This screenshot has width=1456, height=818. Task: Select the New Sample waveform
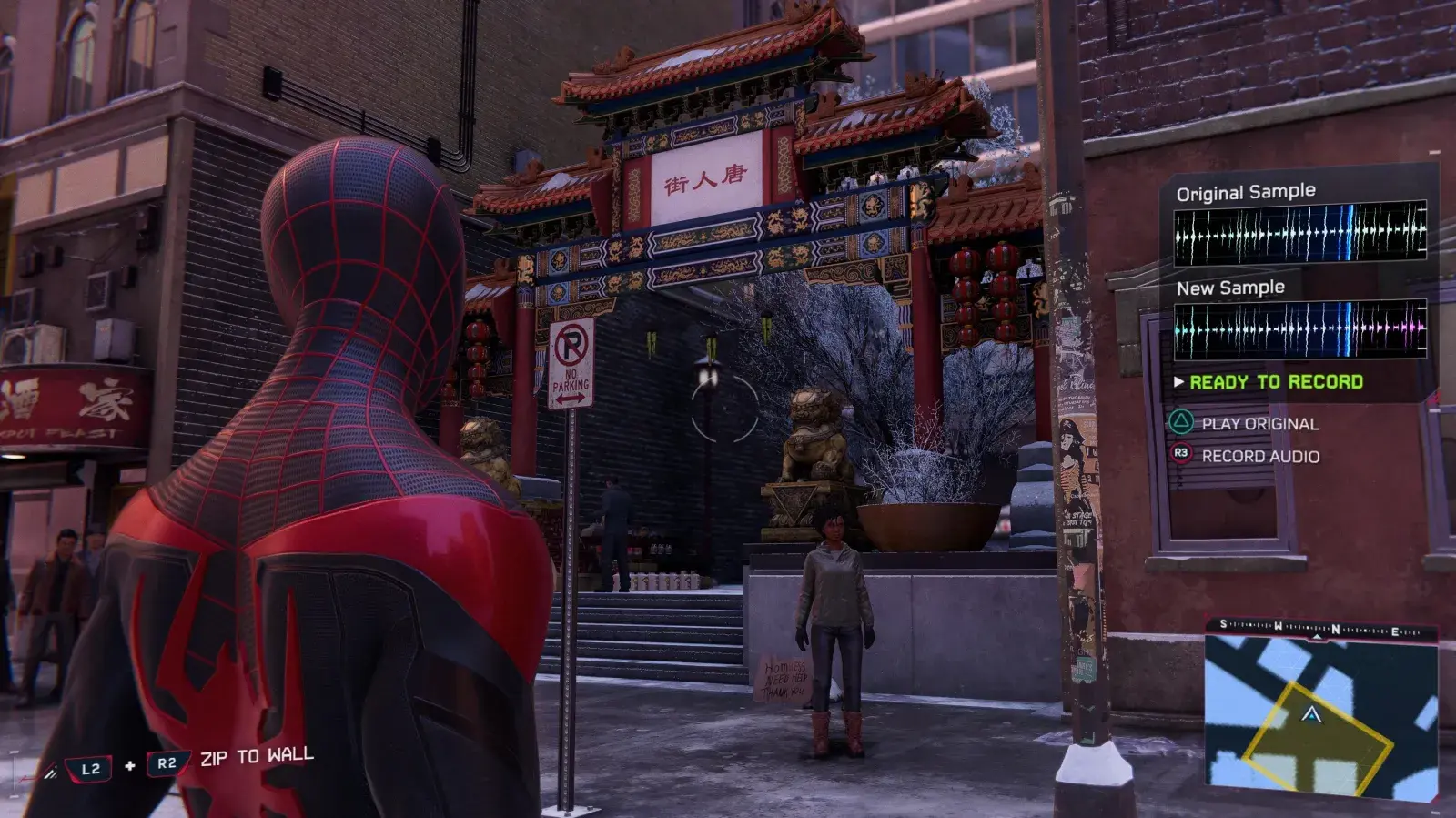coord(1299,328)
